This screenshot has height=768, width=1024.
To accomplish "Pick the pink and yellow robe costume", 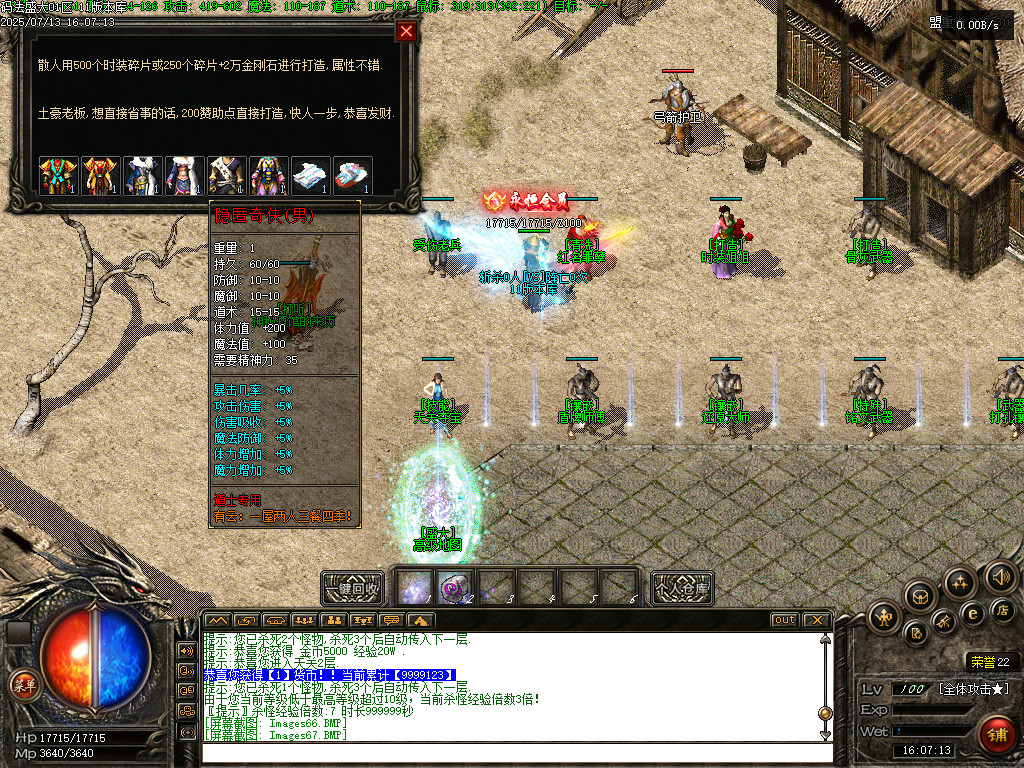I will click(267, 175).
